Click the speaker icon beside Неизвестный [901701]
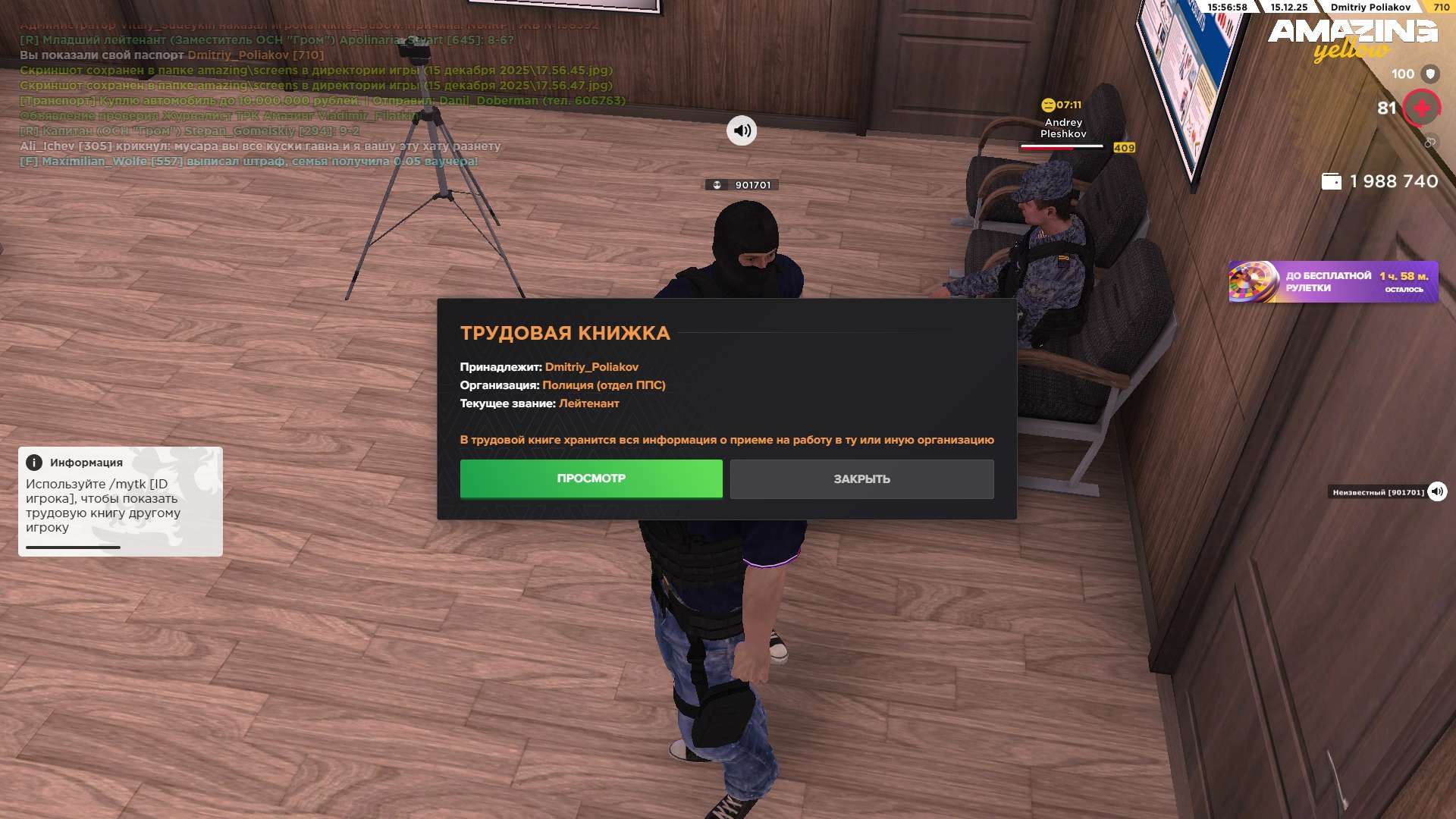This screenshot has height=819, width=1456. (1436, 492)
